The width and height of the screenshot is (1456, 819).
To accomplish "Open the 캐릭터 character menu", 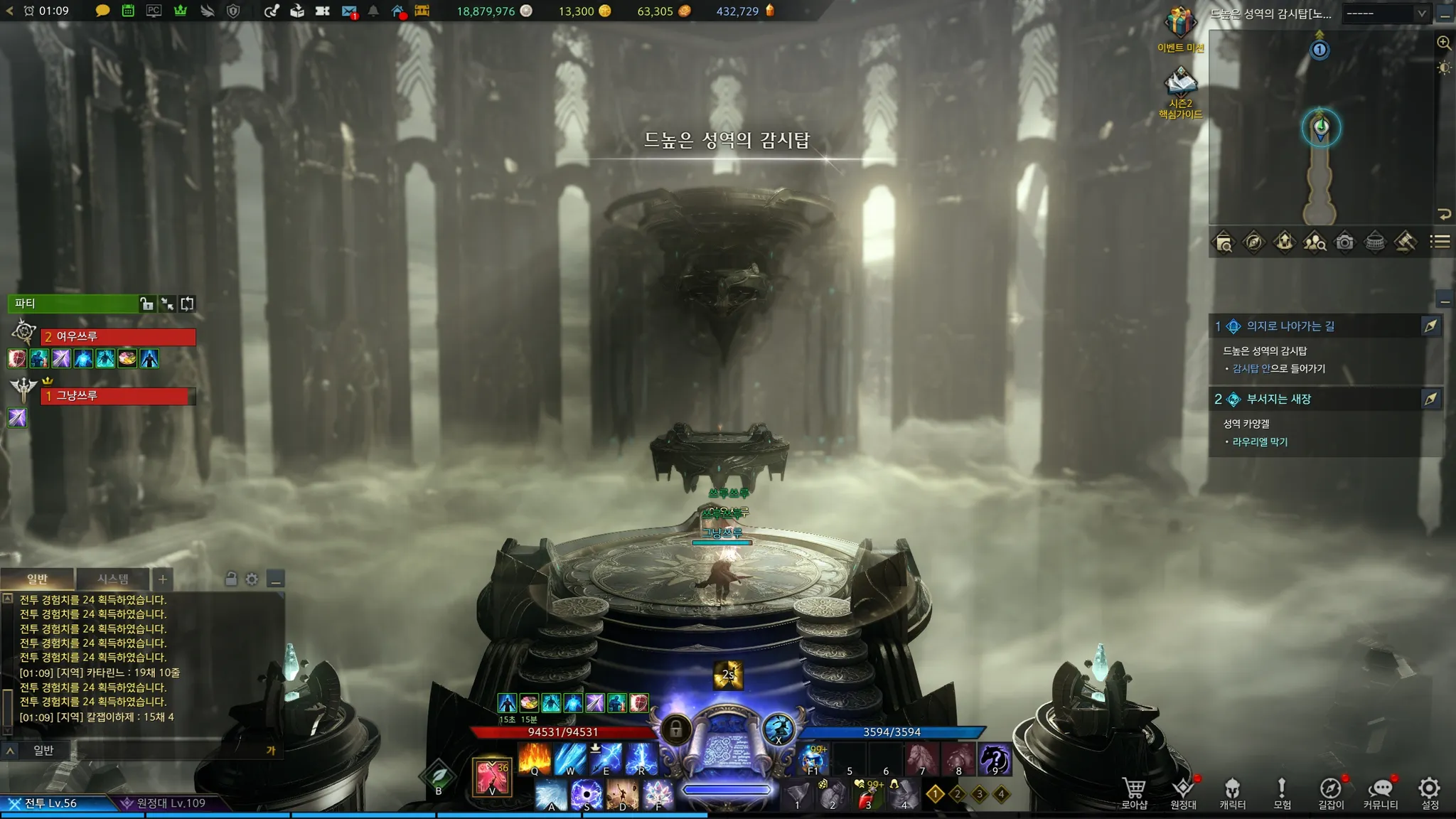I will point(1232,793).
